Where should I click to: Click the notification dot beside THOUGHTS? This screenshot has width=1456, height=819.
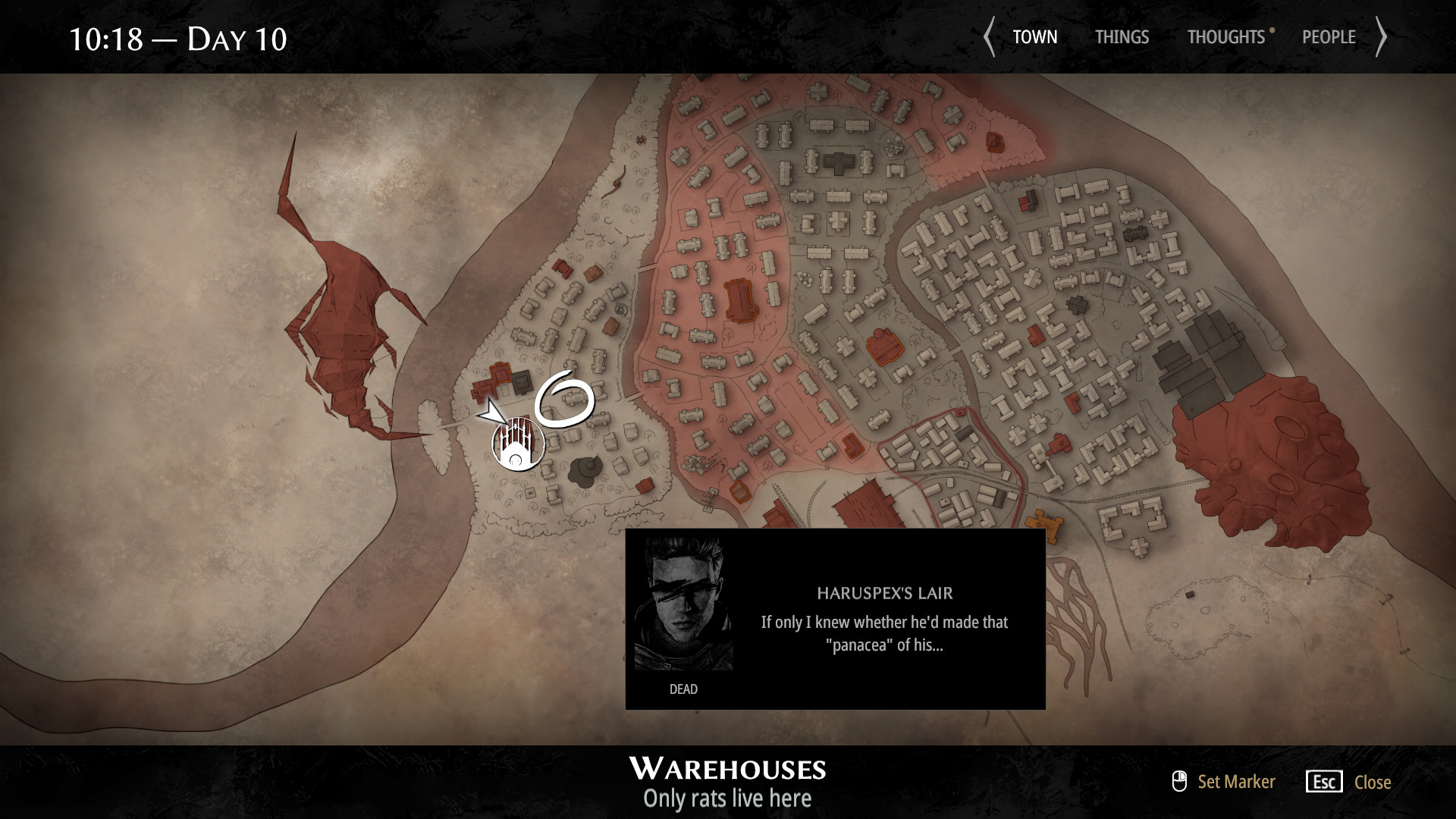pos(1272,30)
